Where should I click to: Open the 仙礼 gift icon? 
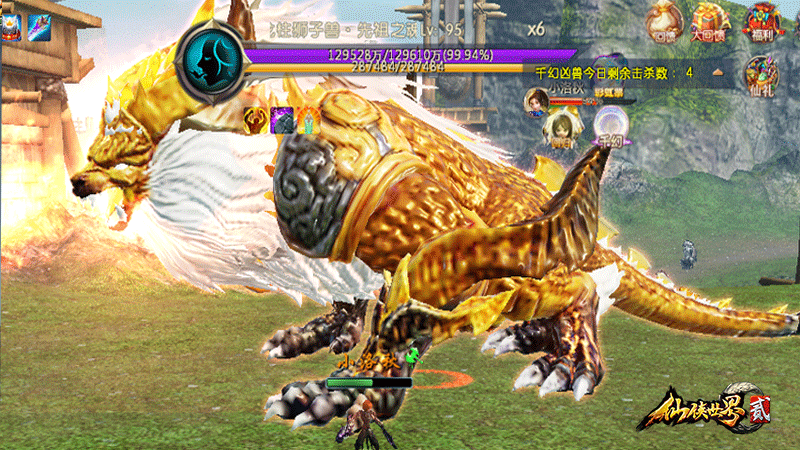pyautogui.click(x=763, y=74)
